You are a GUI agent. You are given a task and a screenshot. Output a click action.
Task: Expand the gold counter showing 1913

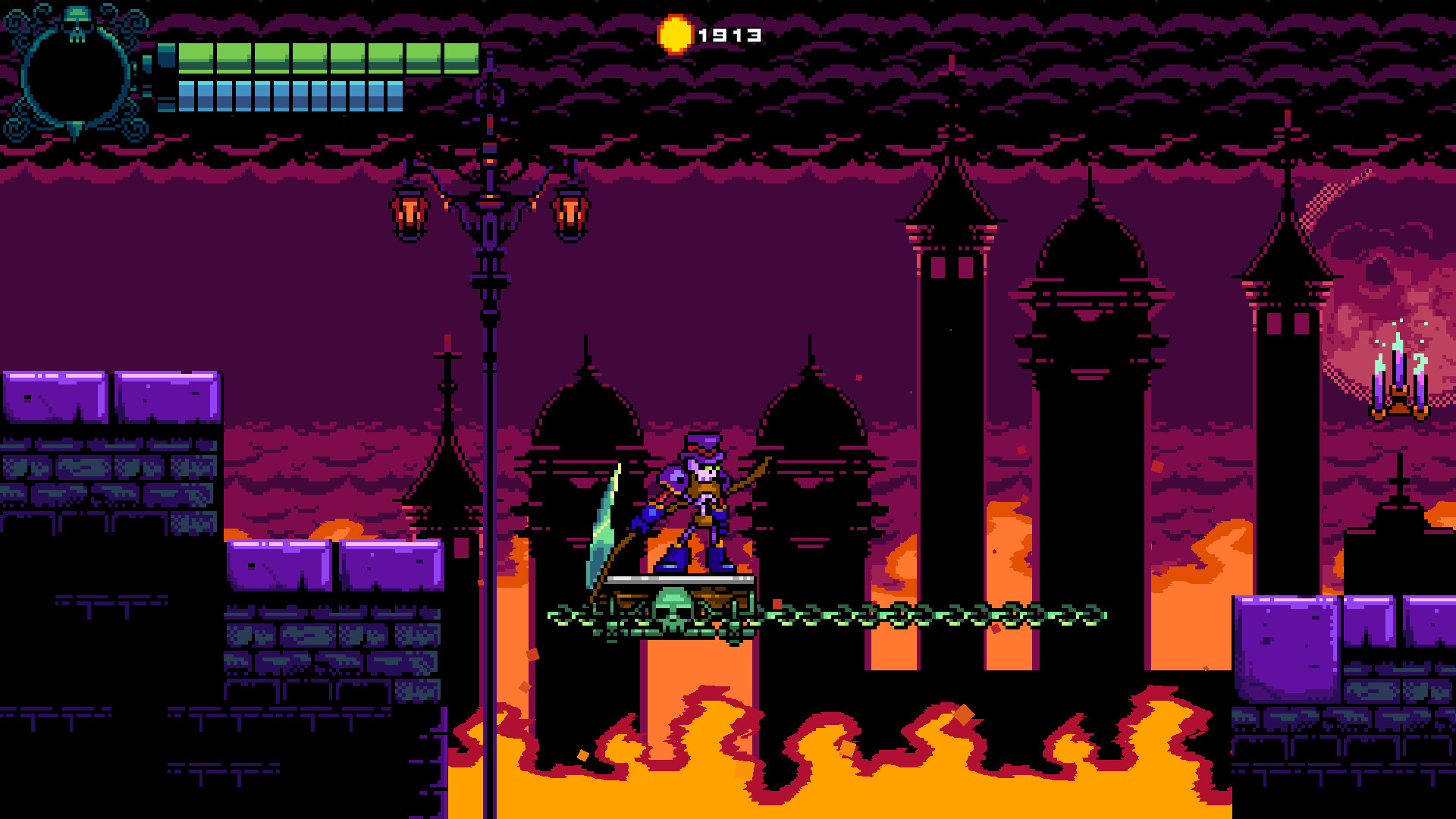pyautogui.click(x=730, y=33)
